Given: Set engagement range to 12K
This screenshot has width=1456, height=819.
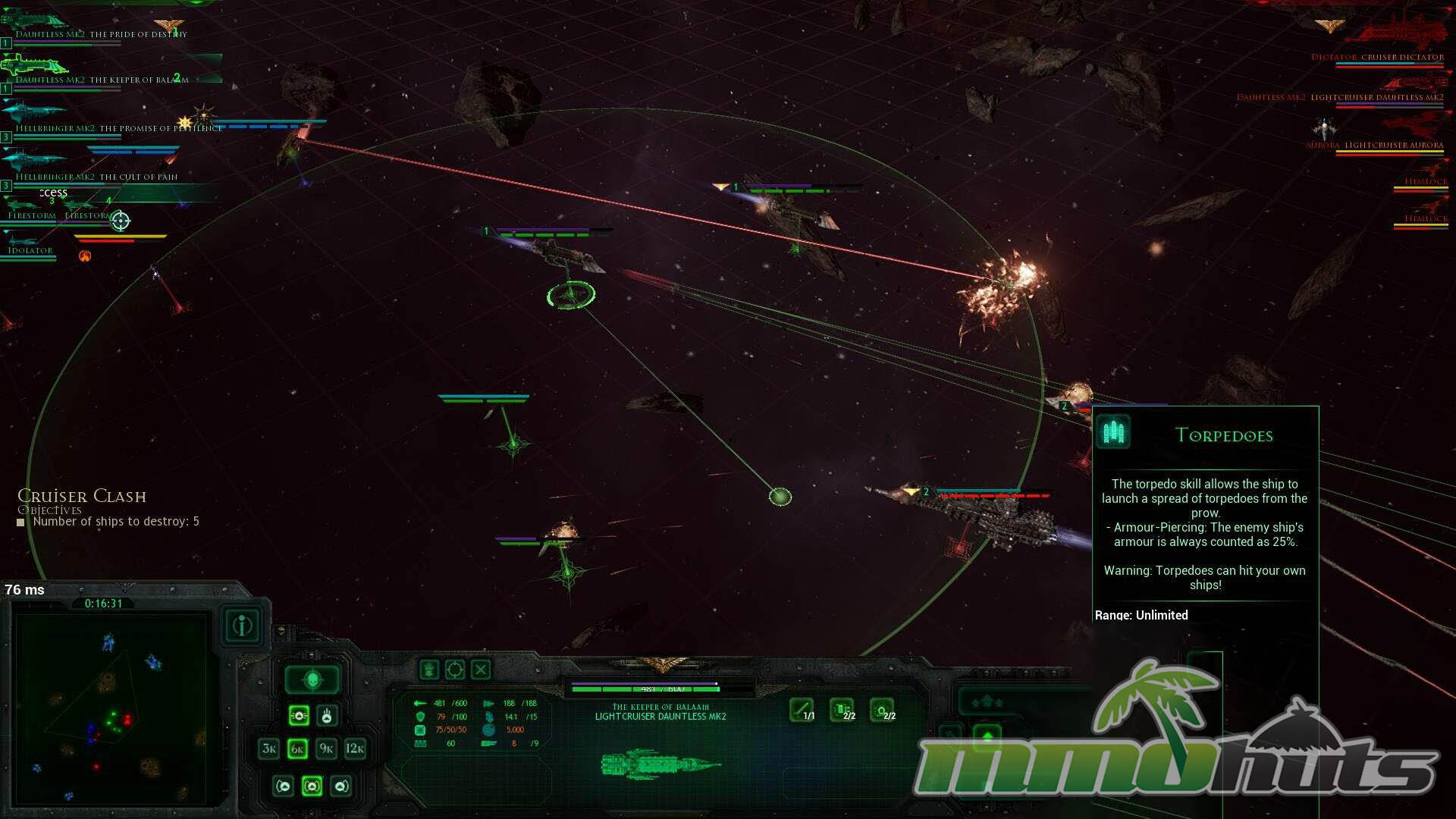Looking at the screenshot, I should pos(355,749).
